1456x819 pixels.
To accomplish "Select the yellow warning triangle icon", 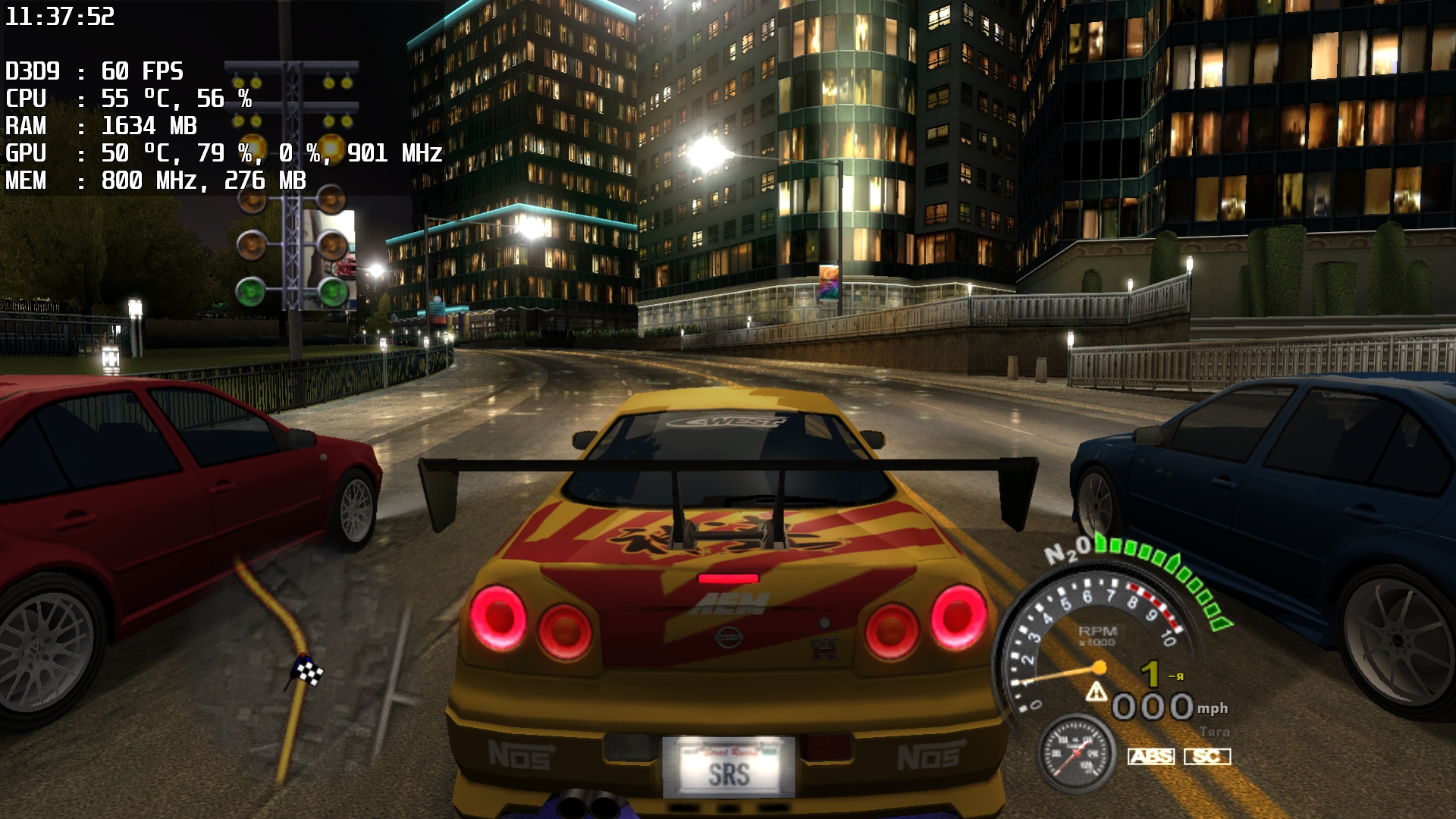I will (x=1096, y=692).
